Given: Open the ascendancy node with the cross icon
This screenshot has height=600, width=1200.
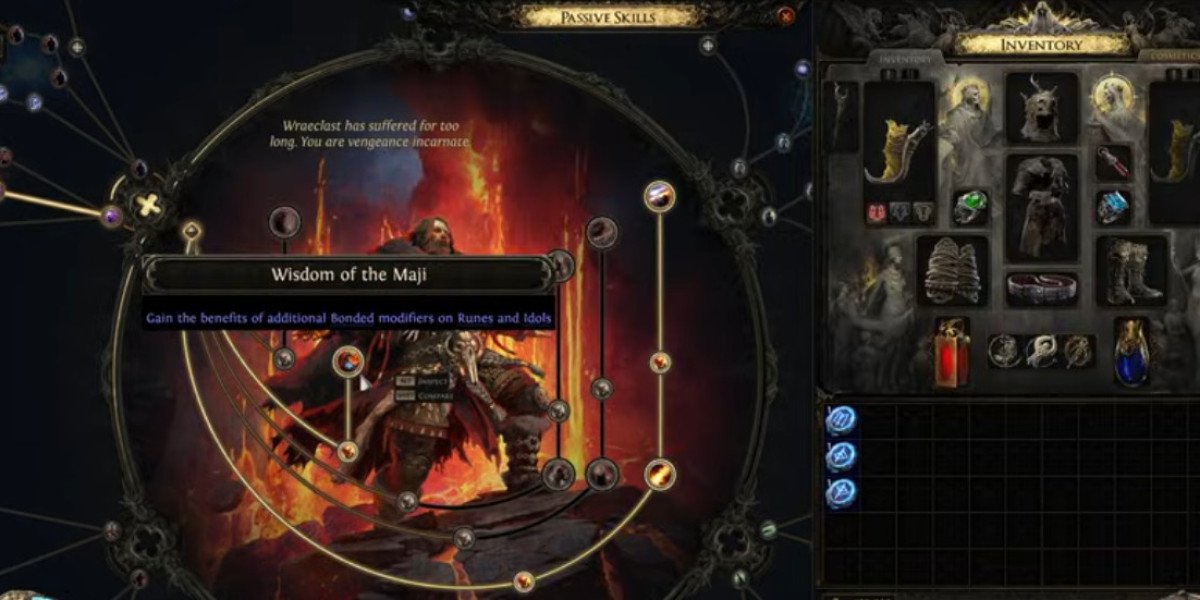Looking at the screenshot, I should click(148, 207).
